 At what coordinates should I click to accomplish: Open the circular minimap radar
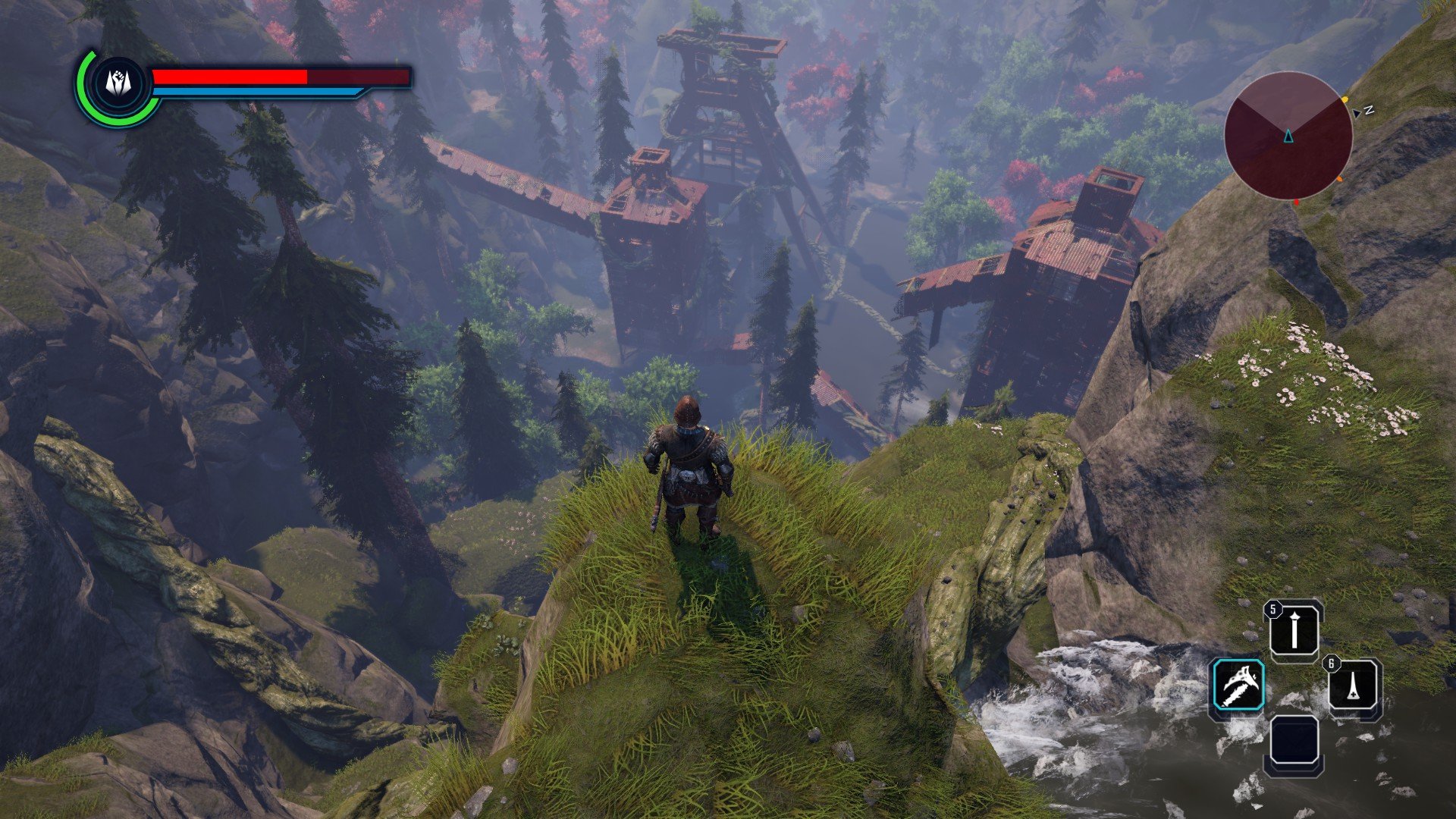point(1288,136)
